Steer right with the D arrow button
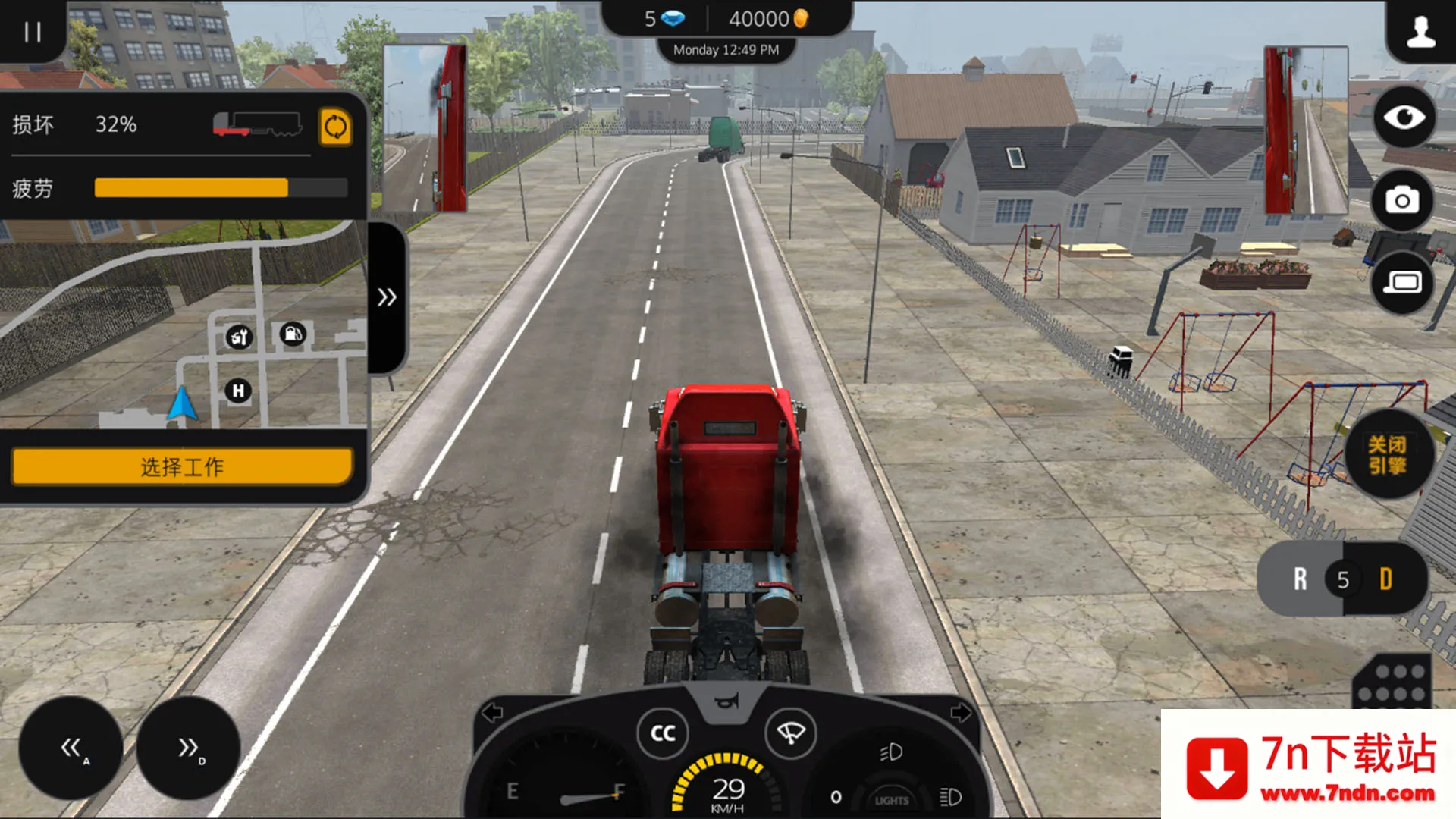Screen dimensions: 1456x819 188,748
